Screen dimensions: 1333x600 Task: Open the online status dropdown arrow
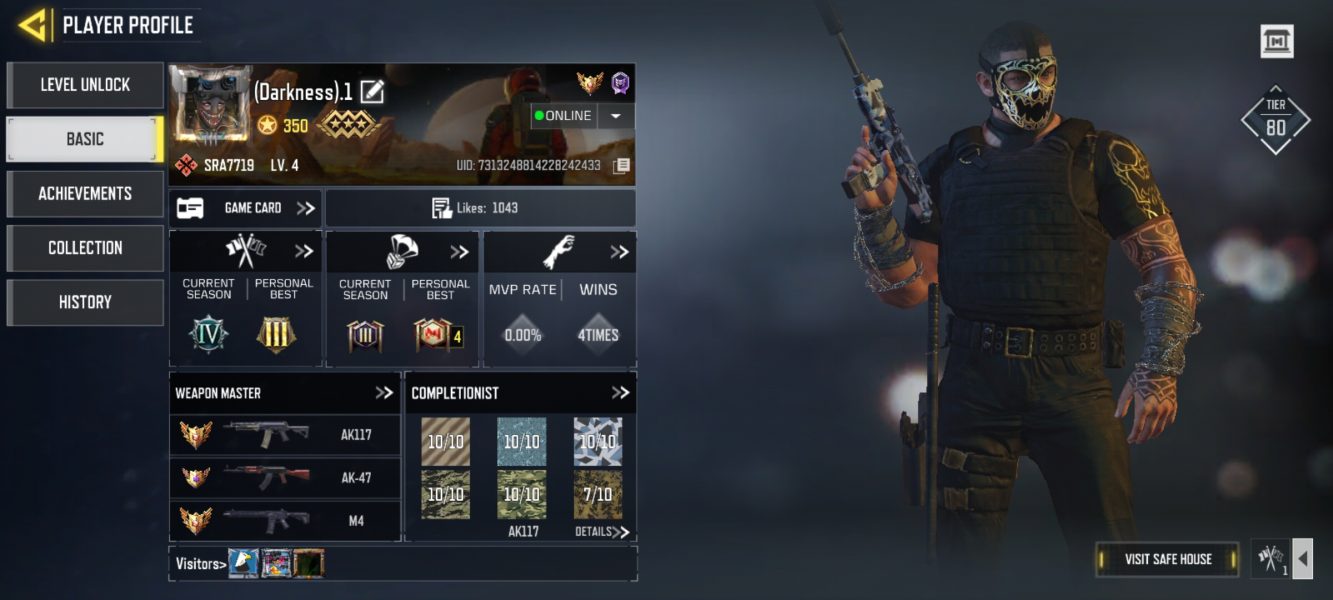coord(616,116)
